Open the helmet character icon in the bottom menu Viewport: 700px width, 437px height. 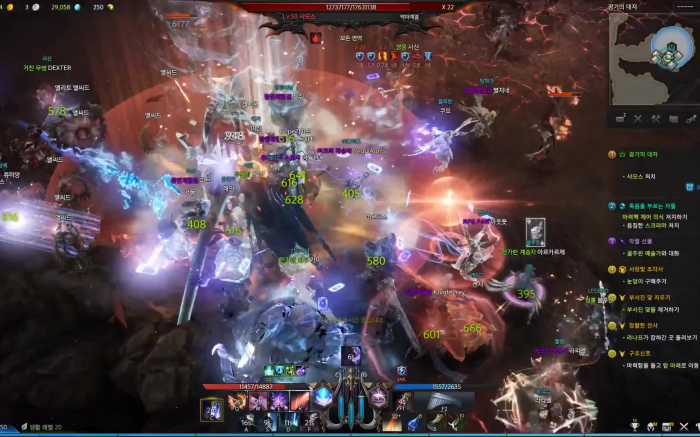(x=651, y=426)
